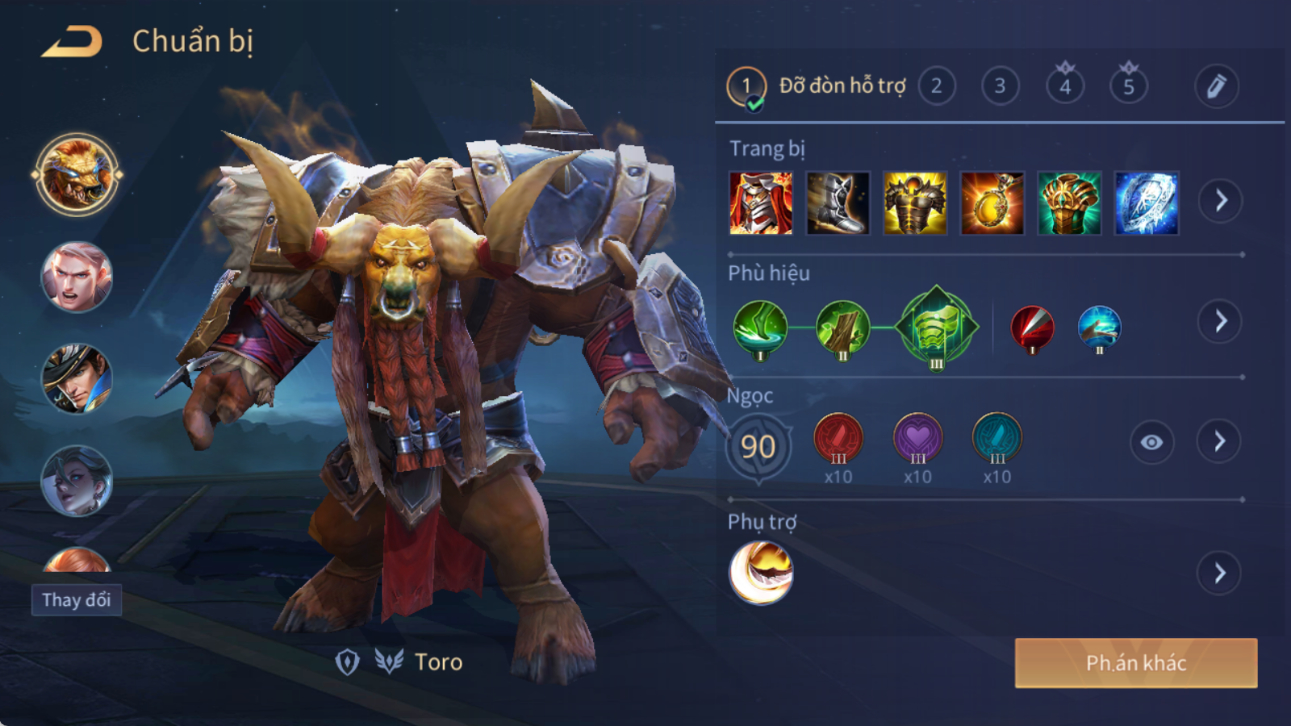Open build preset 4
Screen dimensions: 1291x726
(1065, 87)
